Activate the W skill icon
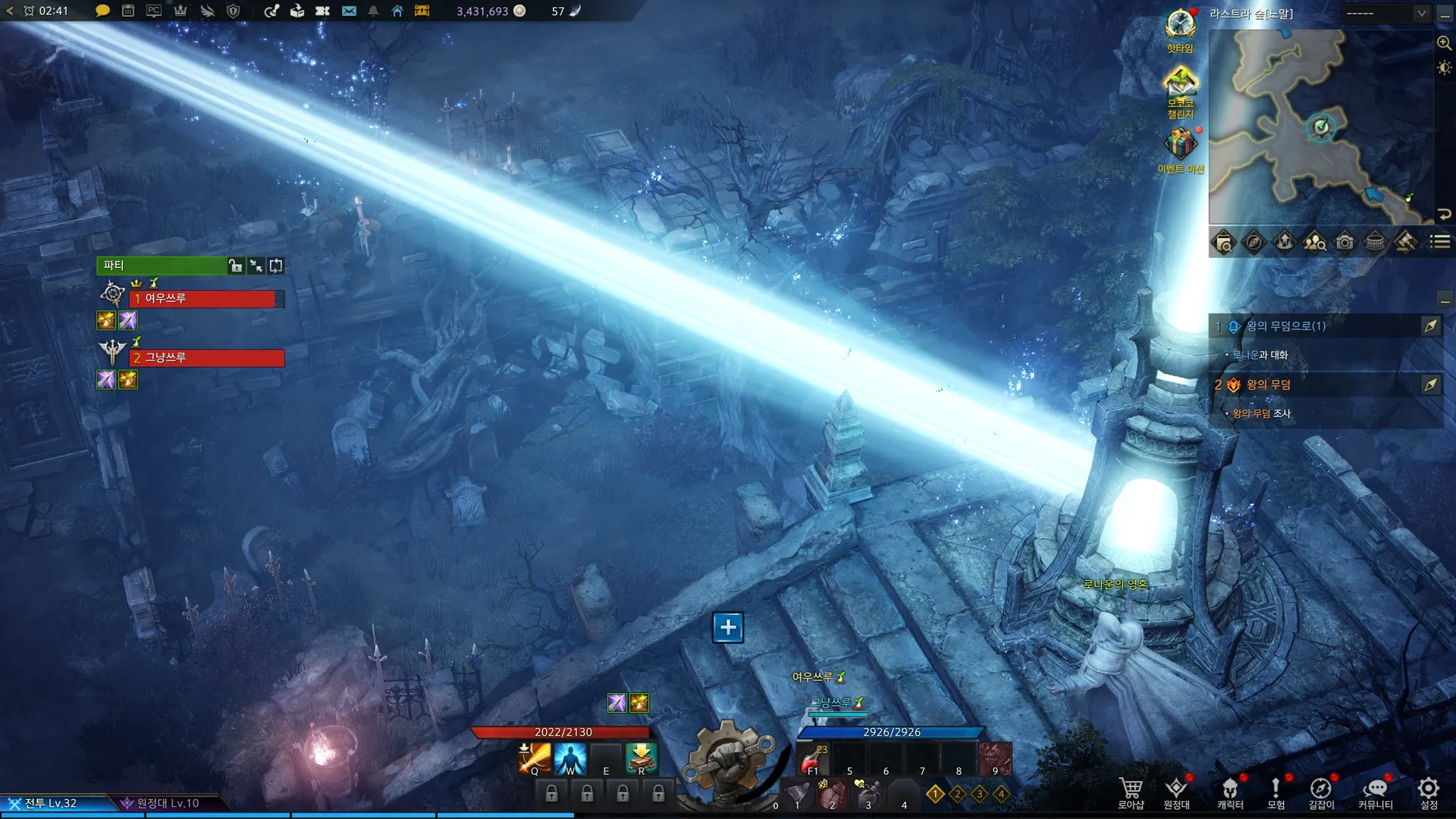The image size is (1456, 819). click(x=570, y=758)
